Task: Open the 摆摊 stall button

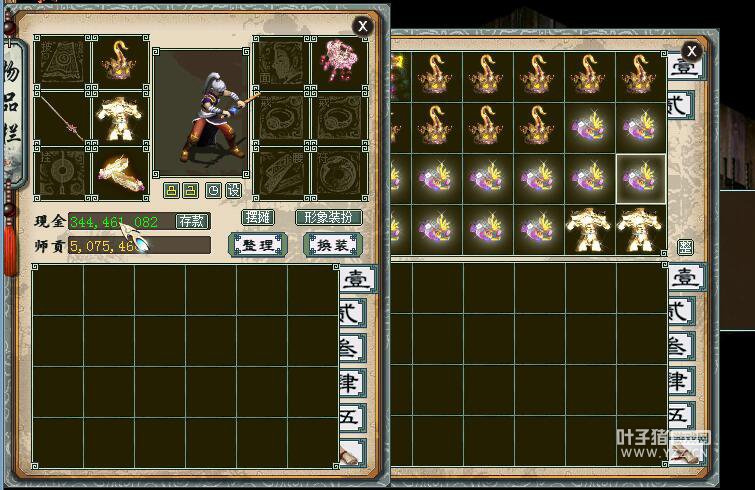Action: [257, 217]
